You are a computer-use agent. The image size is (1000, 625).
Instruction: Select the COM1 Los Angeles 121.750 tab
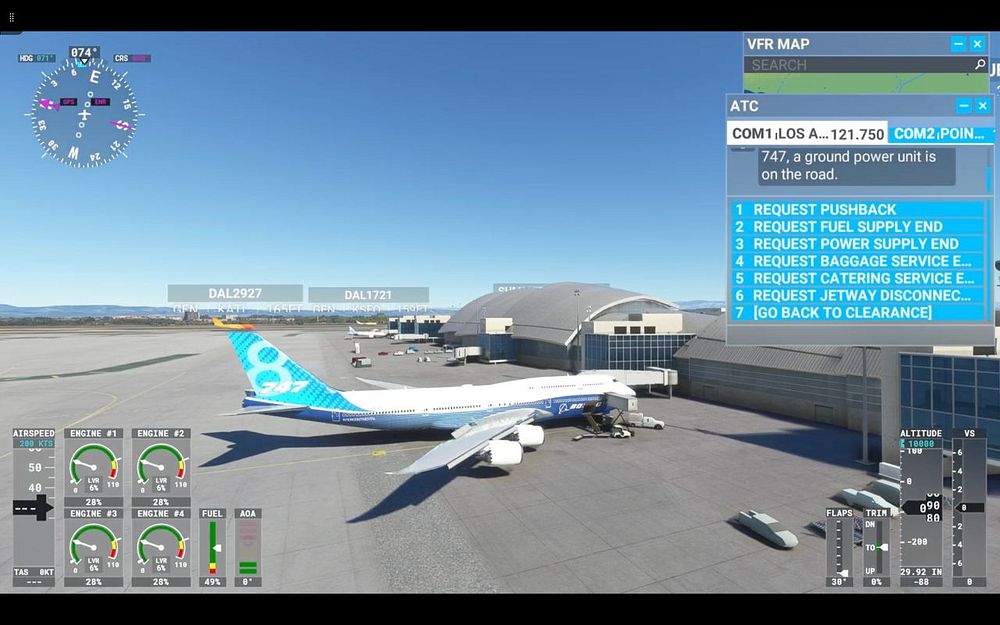tap(807, 133)
